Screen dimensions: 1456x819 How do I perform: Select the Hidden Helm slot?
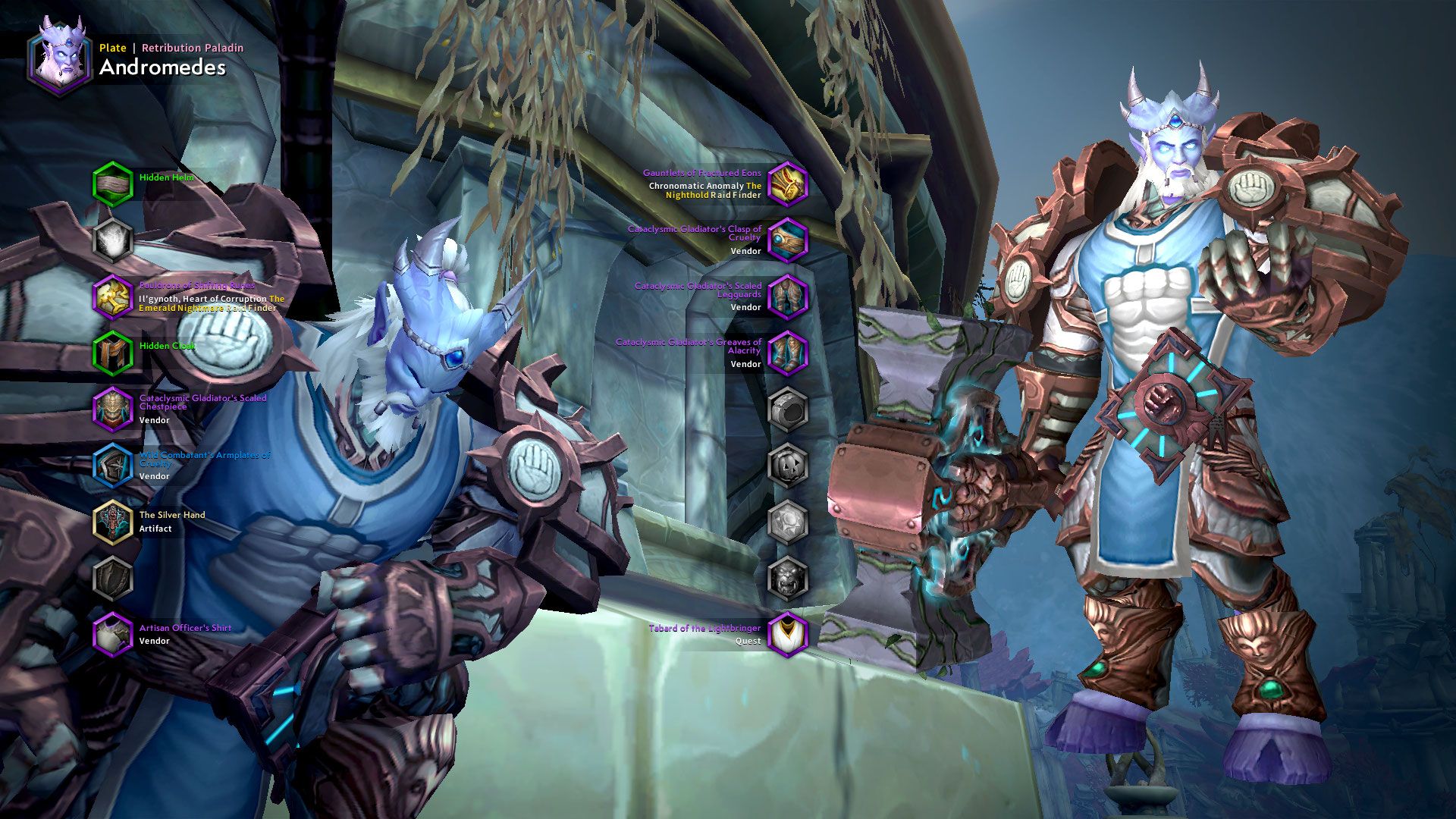point(113,184)
